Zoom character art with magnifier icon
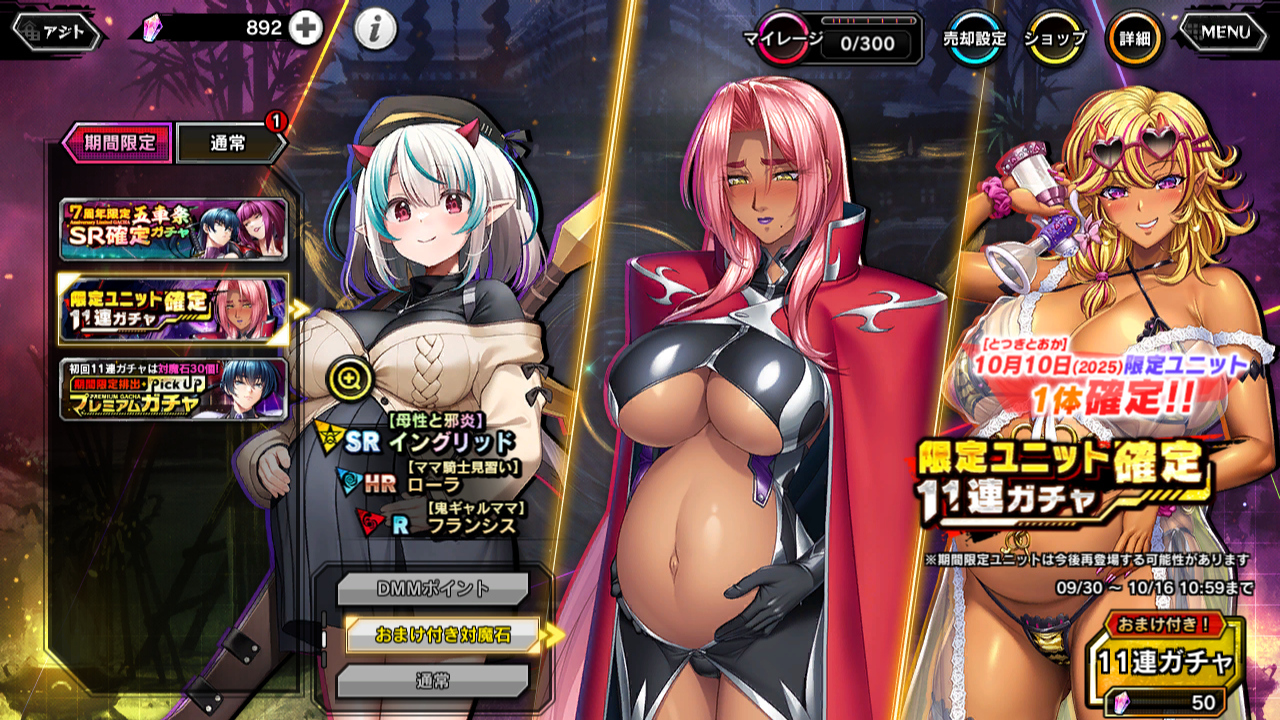1280x720 pixels. click(350, 378)
